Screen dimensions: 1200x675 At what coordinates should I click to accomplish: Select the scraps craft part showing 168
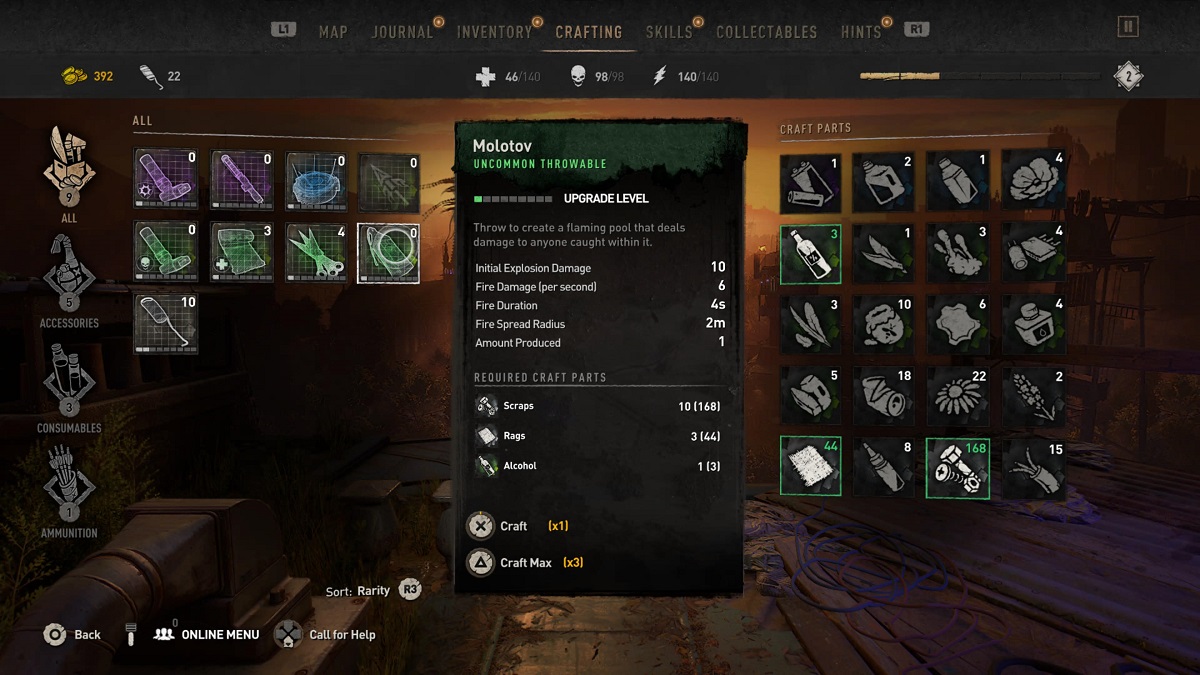[x=957, y=466]
